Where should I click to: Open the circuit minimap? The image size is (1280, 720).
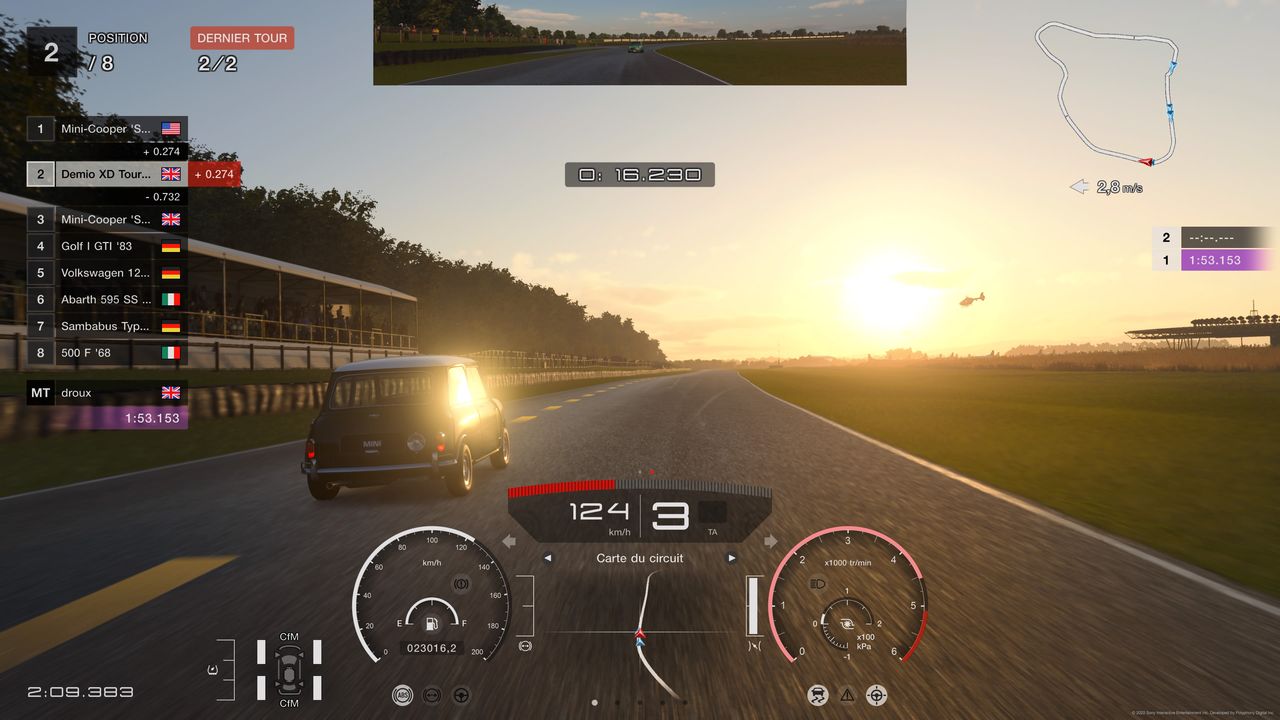click(1108, 95)
